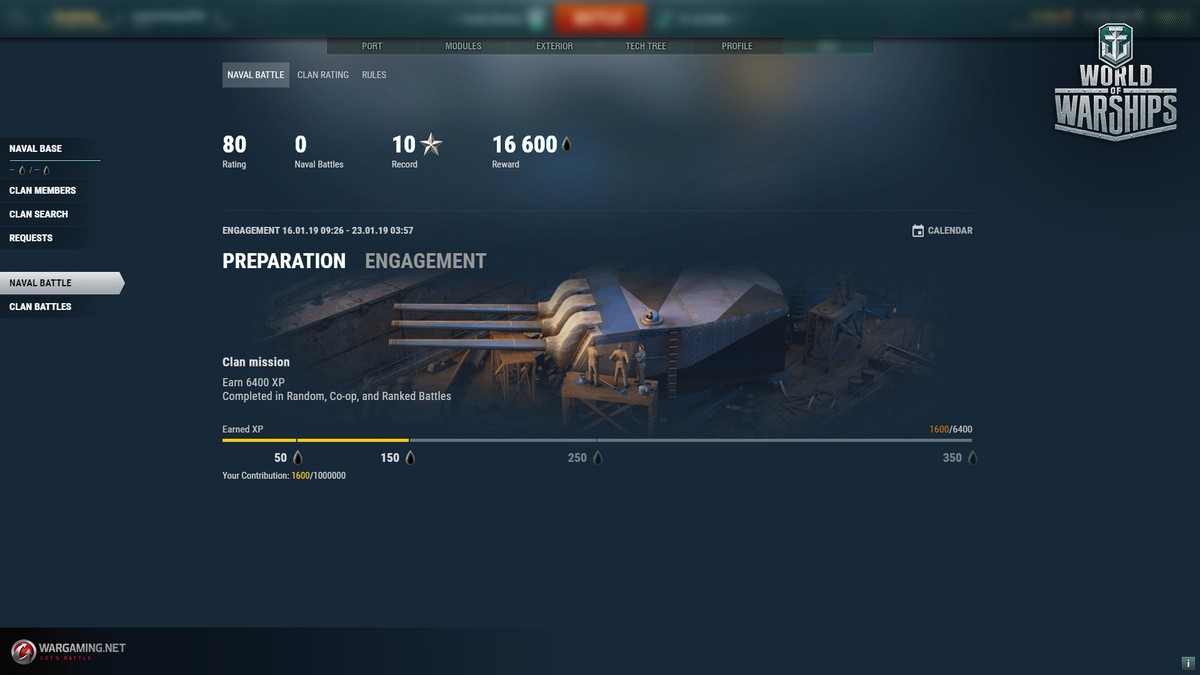This screenshot has height=675, width=1200.
Task: Select Naval Battle in the sidebar
Action: click(41, 283)
